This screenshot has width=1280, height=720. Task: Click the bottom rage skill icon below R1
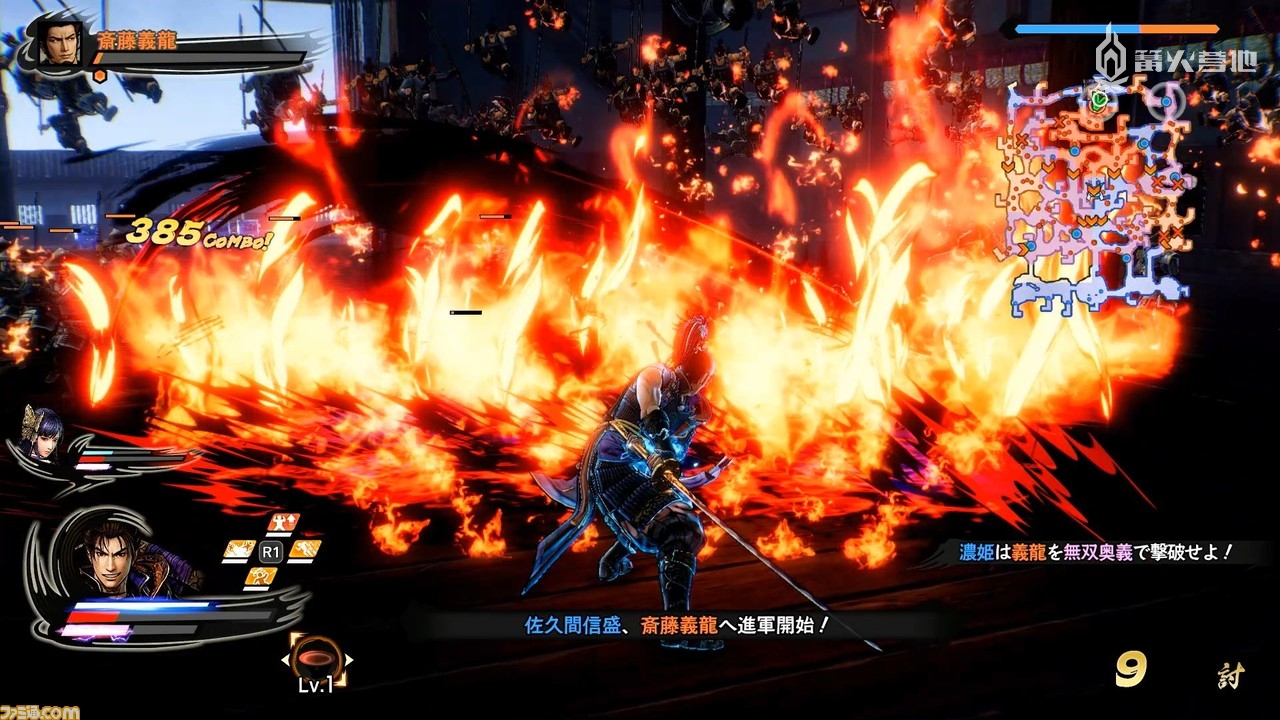(261, 576)
